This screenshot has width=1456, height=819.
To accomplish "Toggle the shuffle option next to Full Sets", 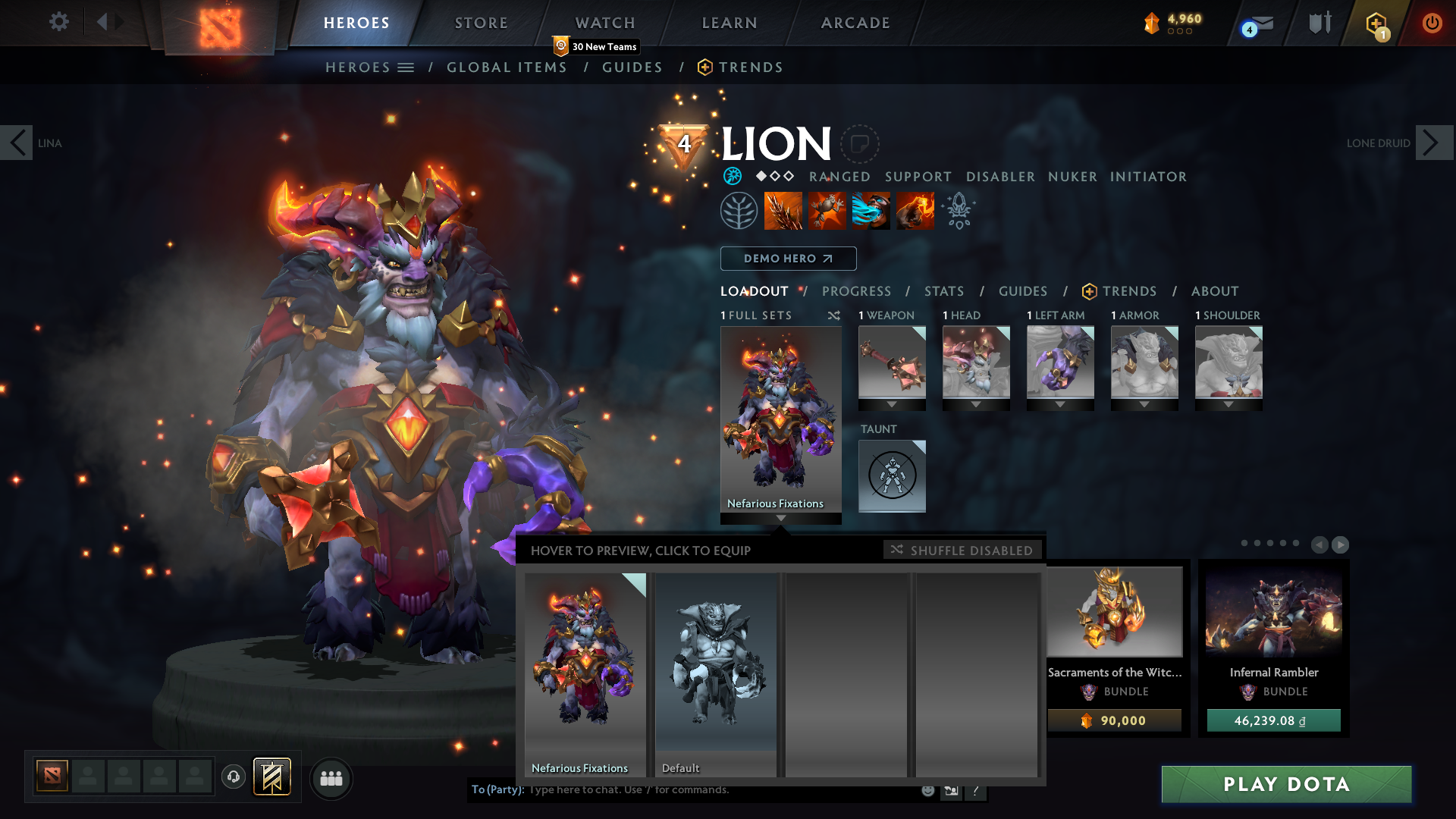I will [834, 315].
